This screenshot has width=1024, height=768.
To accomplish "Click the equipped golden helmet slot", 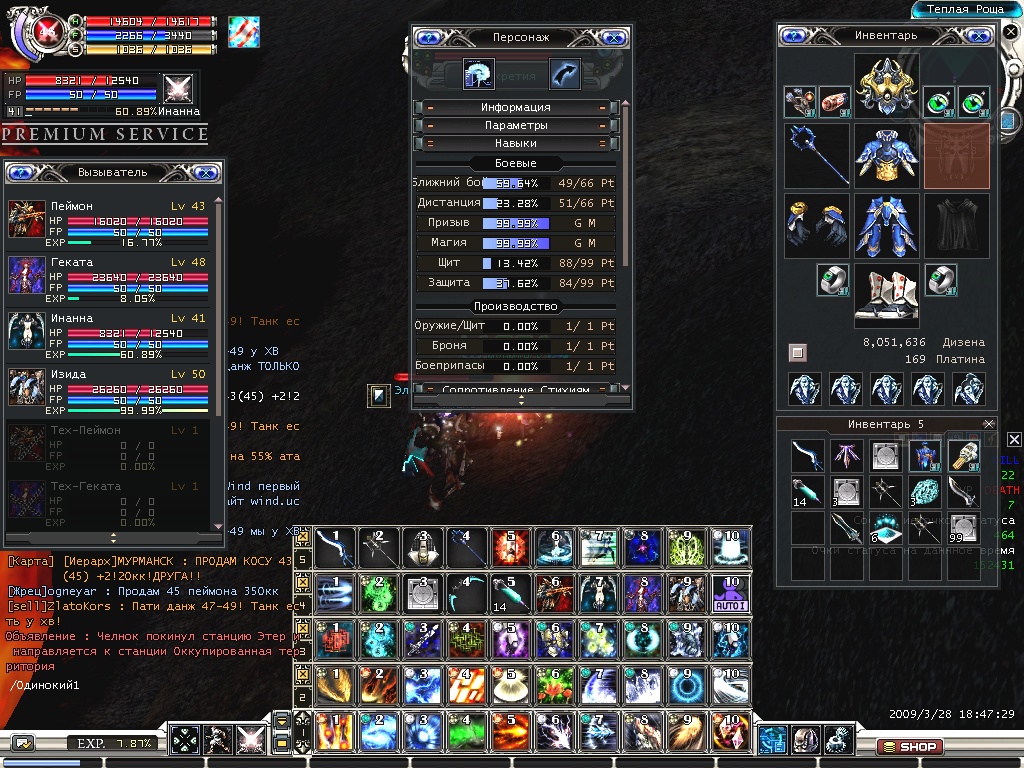I will point(886,84).
